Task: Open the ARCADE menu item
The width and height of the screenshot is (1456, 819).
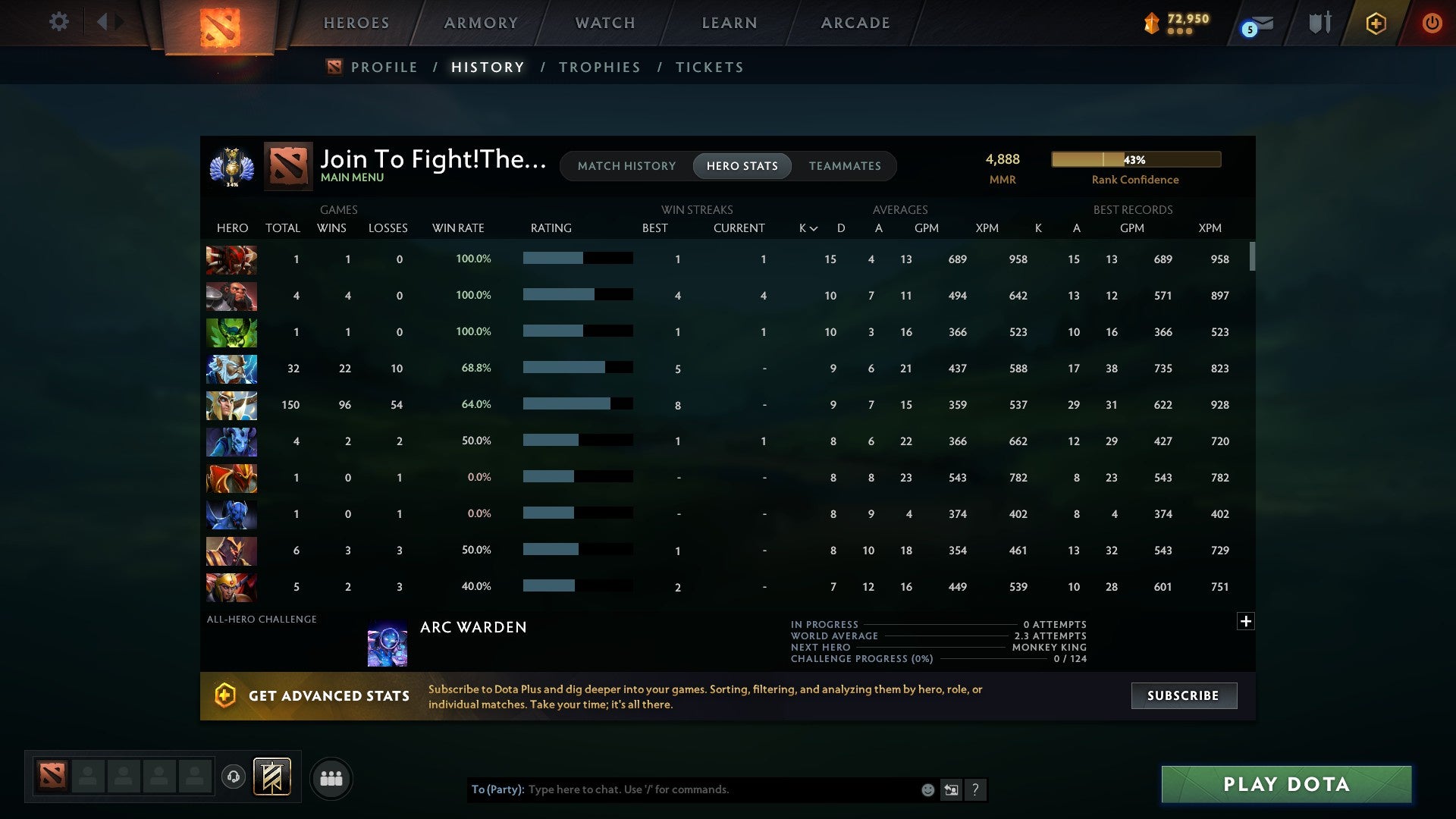Action: point(855,23)
